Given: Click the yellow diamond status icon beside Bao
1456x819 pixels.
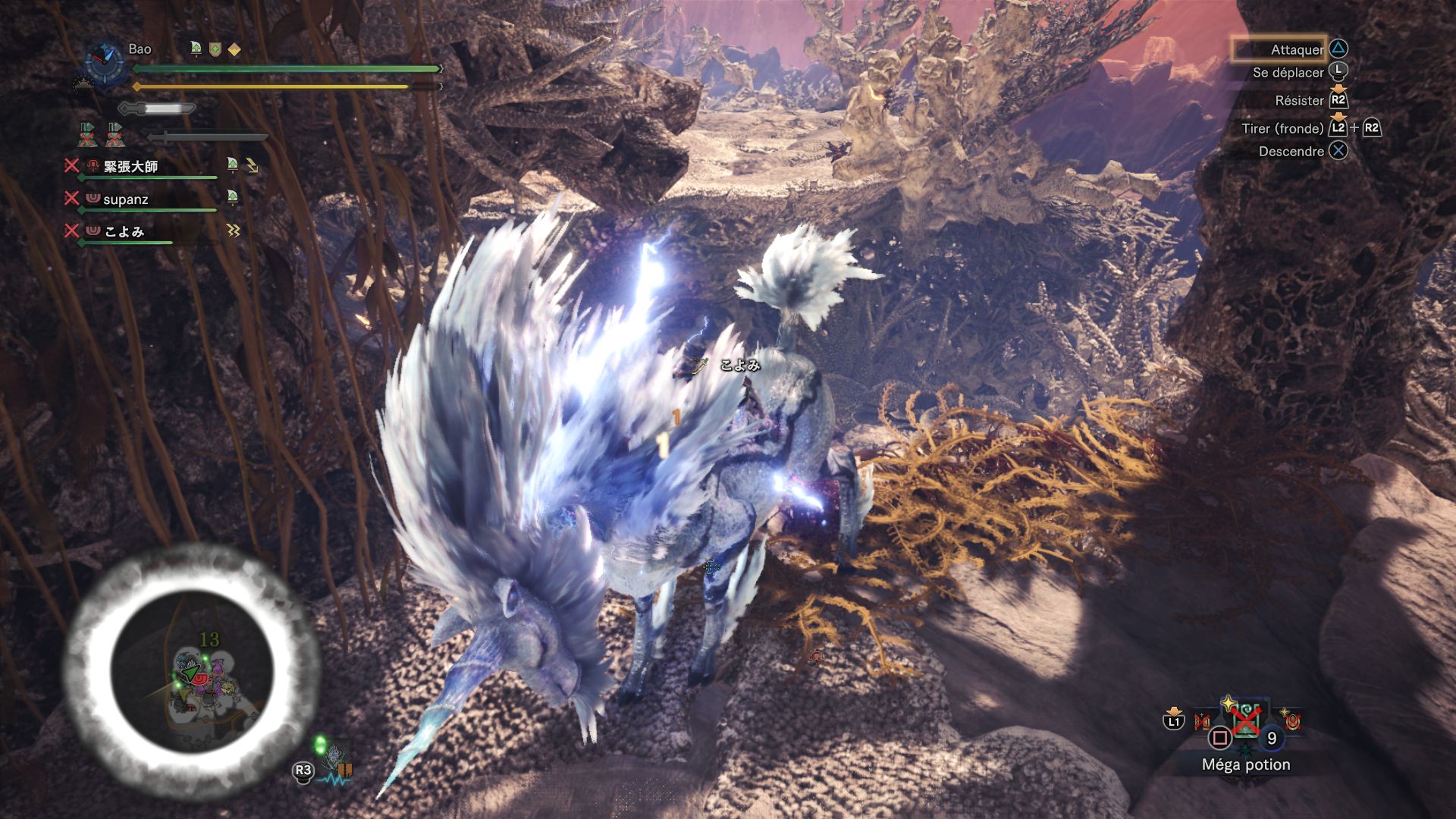Looking at the screenshot, I should [235, 50].
